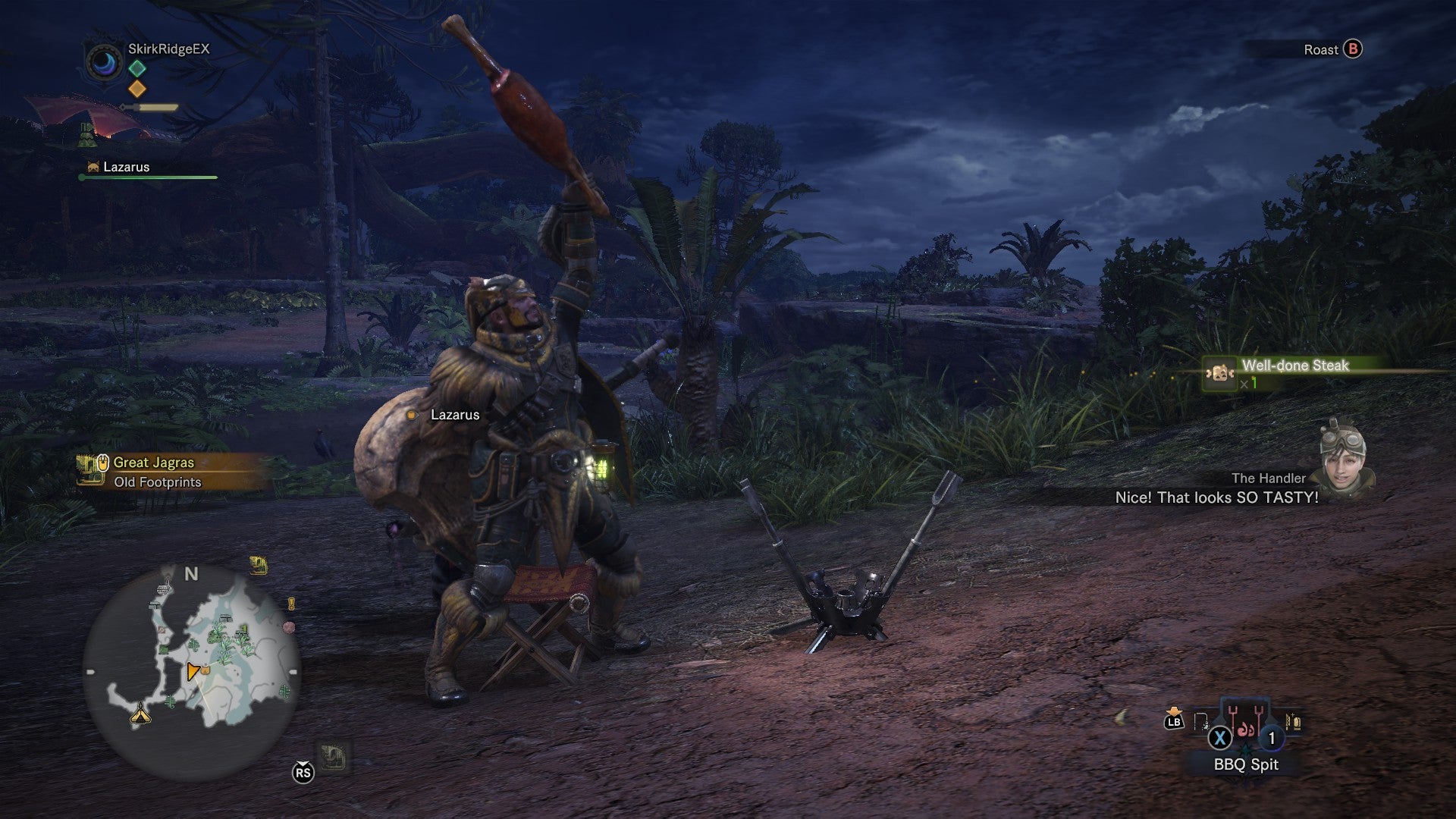Select the Lazarus palico face icon
The image size is (1456, 819).
[94, 167]
